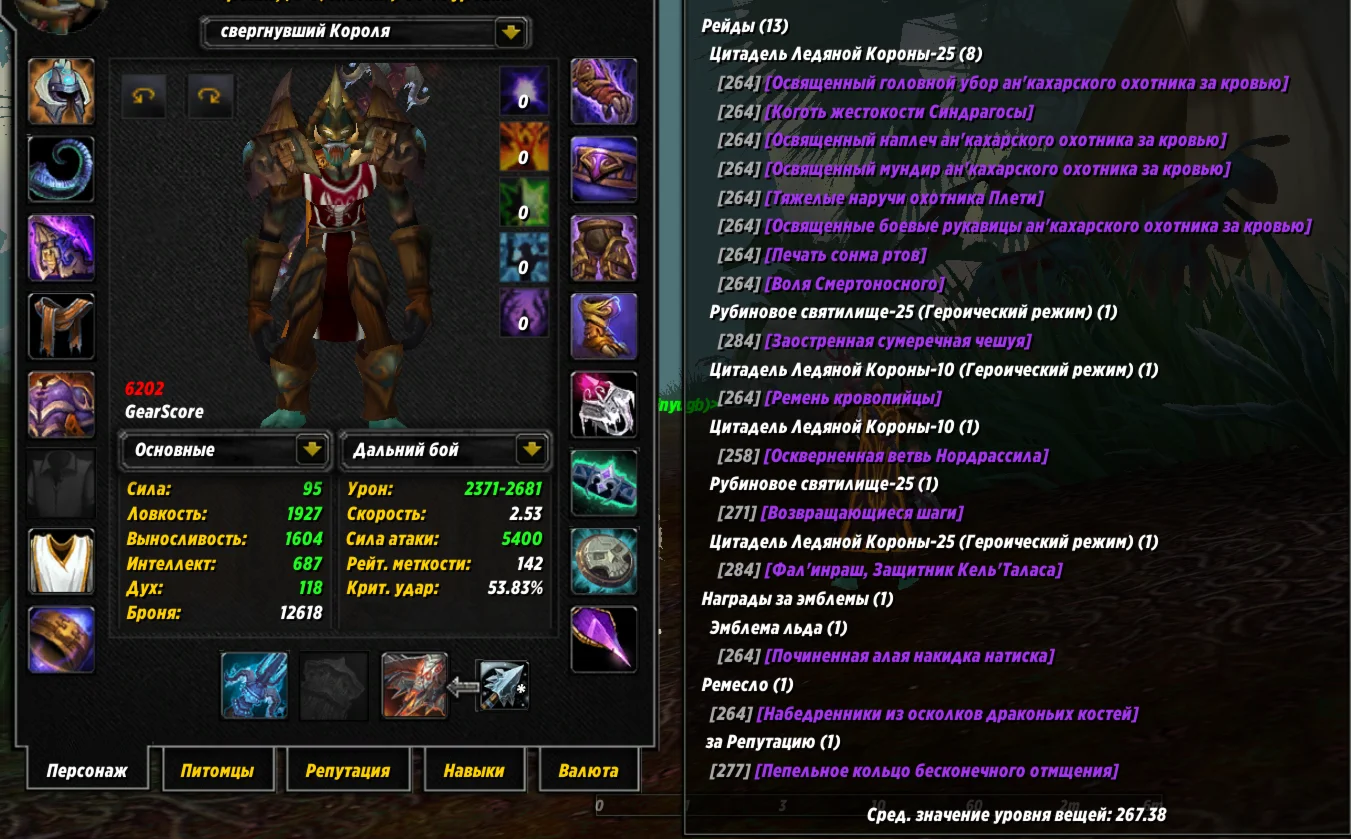Viewport: 1351px width, 839px height.
Task: Rotate the character model right
Action: click(x=211, y=97)
